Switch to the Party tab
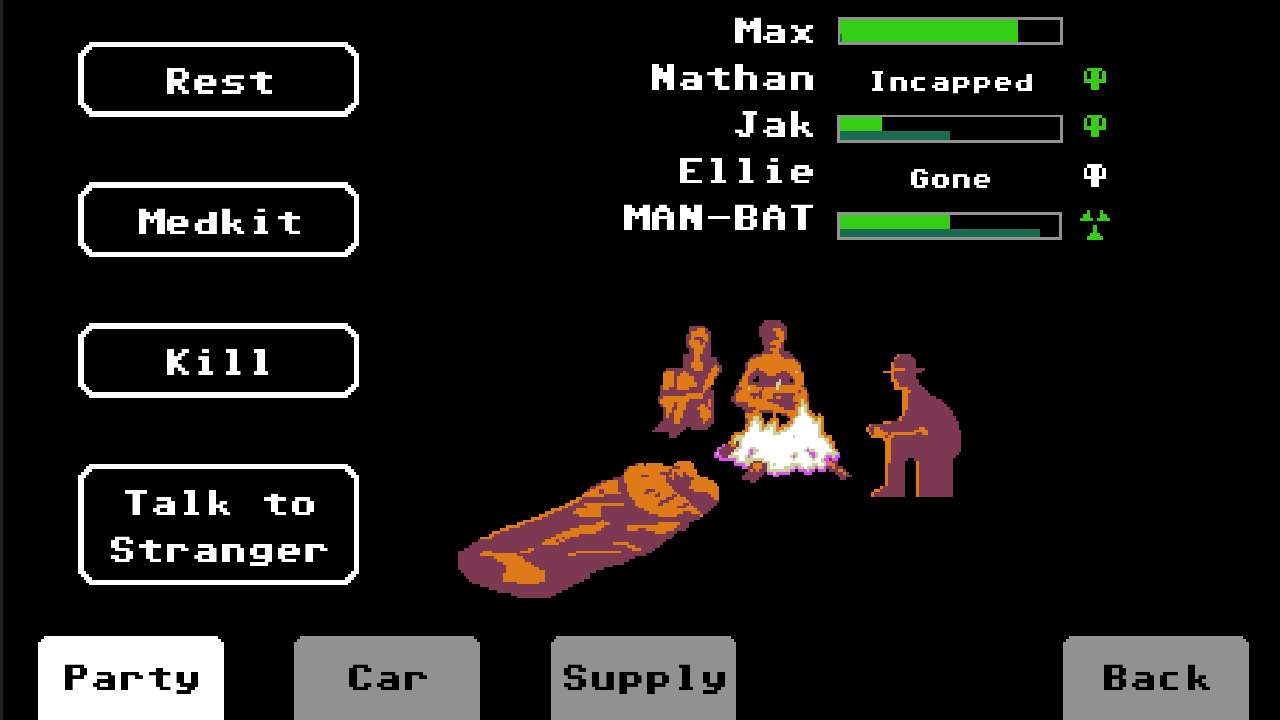 pos(130,677)
